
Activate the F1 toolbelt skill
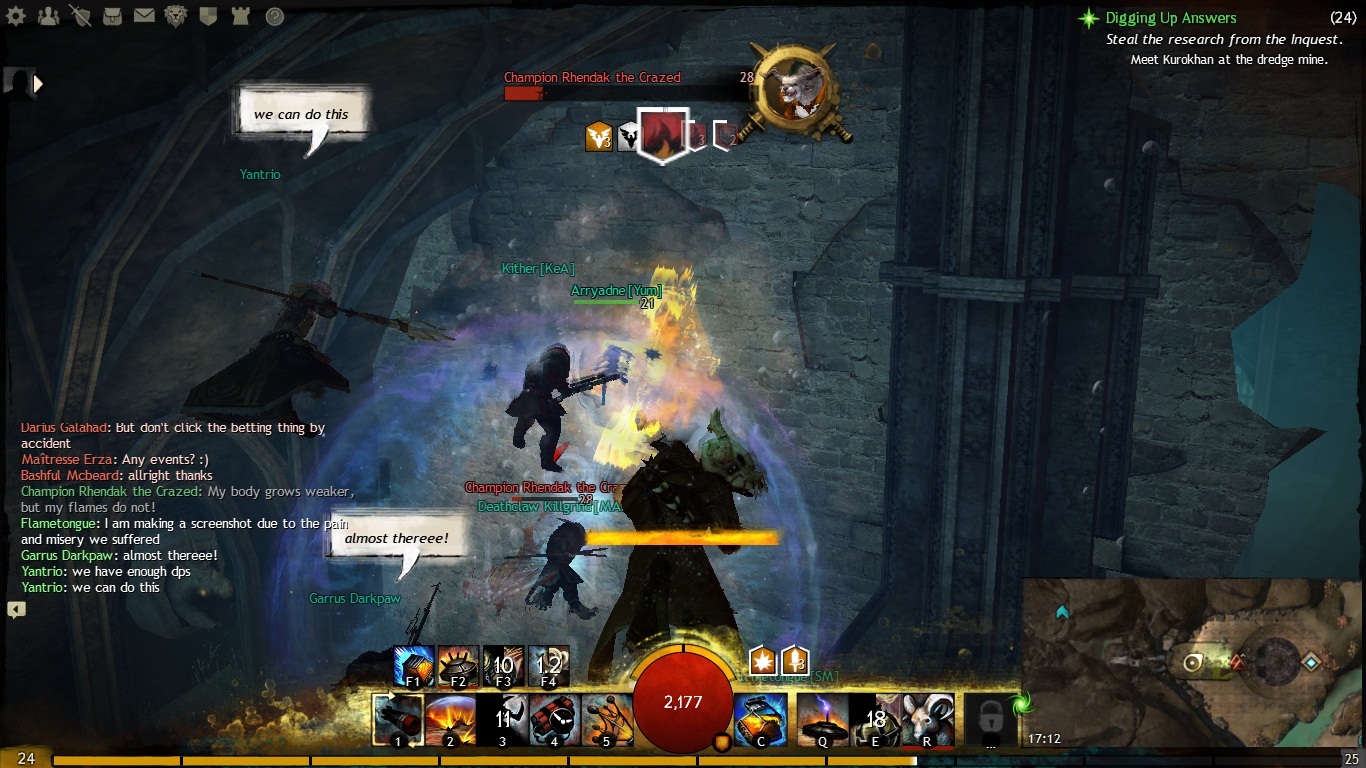[414, 665]
